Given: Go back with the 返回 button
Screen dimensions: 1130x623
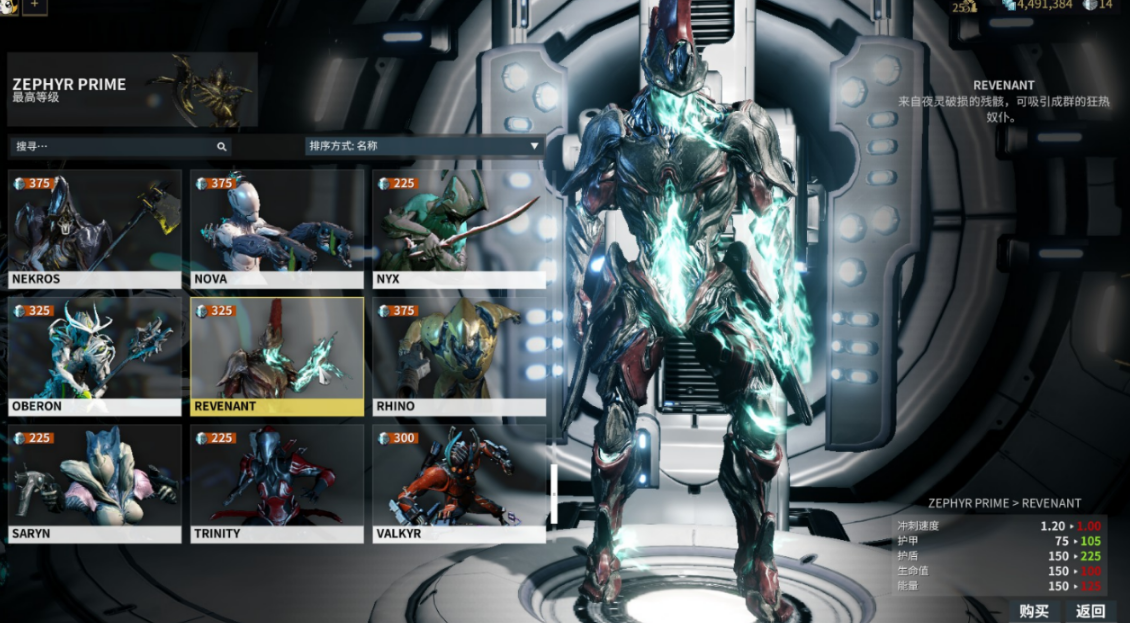Looking at the screenshot, I should pos(1090,611).
